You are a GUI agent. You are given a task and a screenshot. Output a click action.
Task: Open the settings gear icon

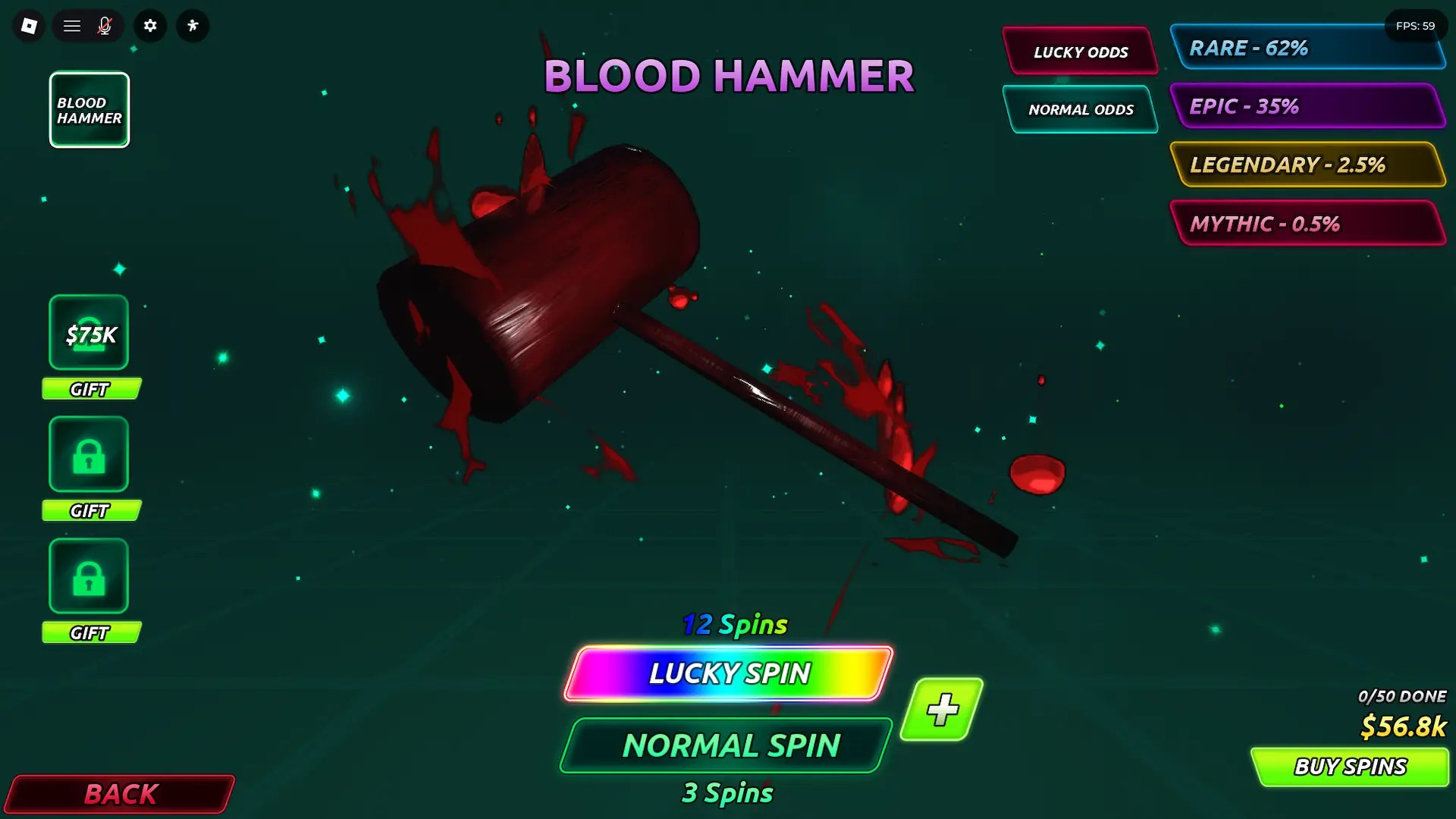pos(149,25)
